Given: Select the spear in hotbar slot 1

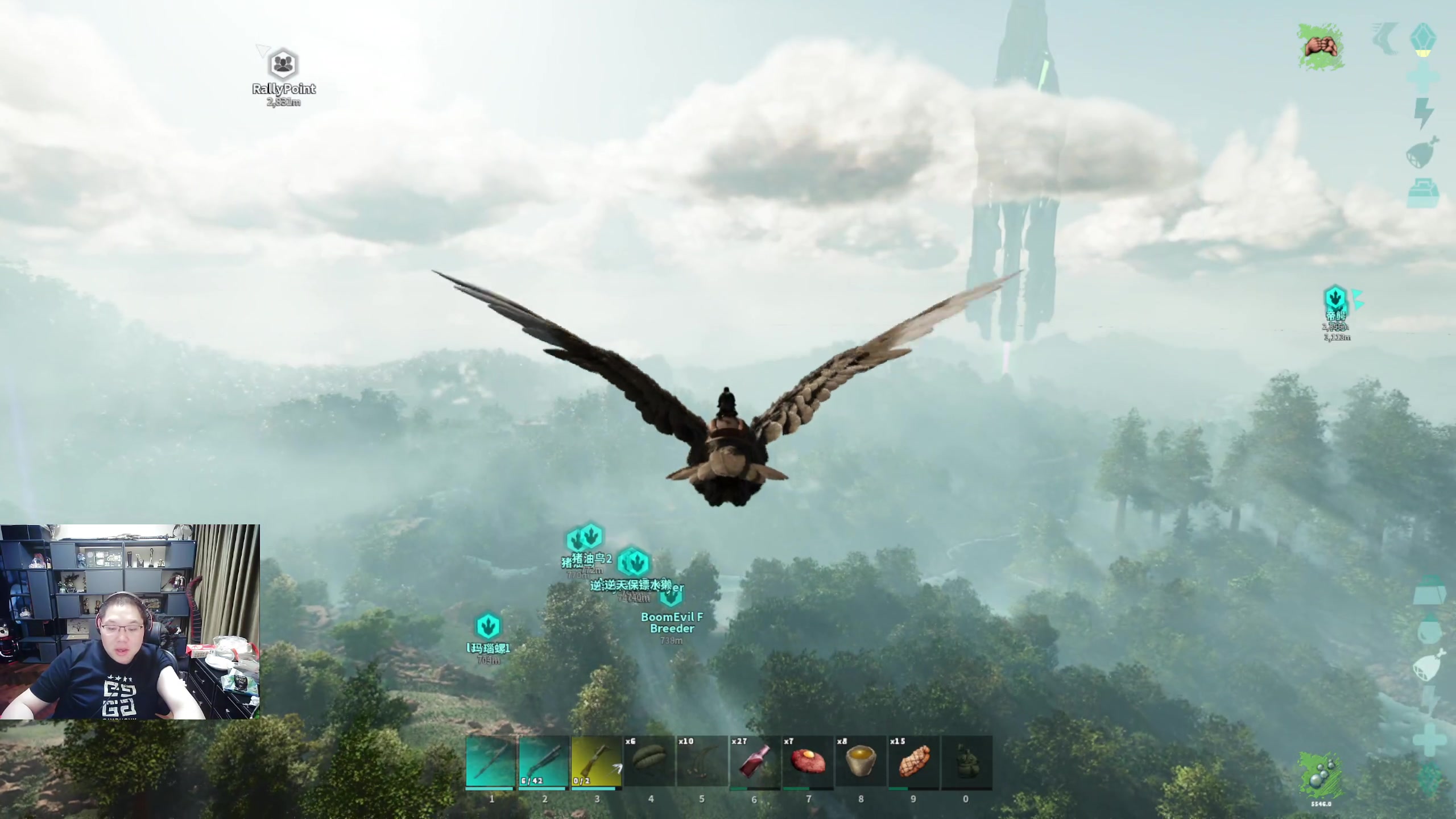Looking at the screenshot, I should pyautogui.click(x=491, y=762).
